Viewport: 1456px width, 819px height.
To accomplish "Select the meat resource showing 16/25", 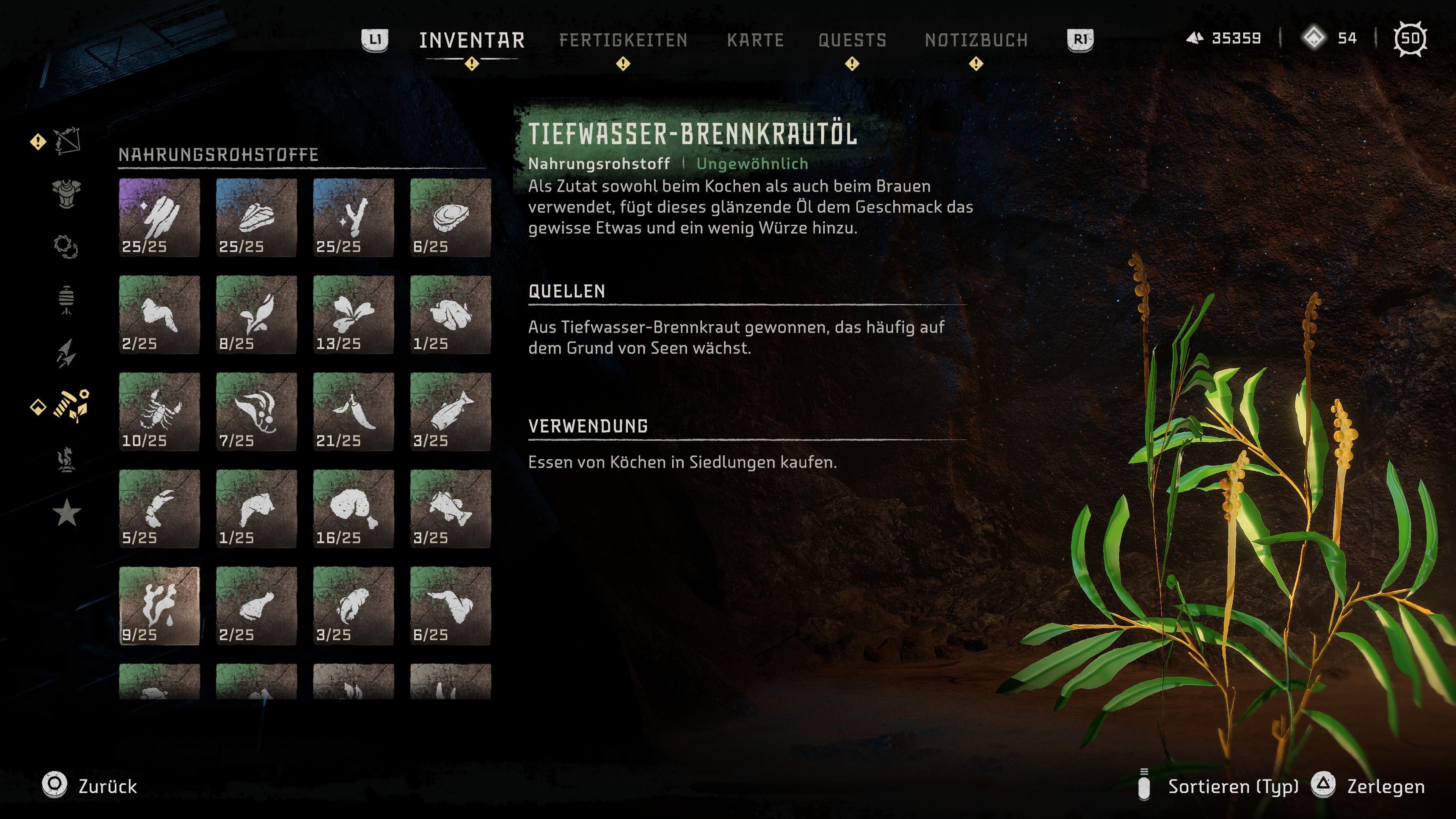I will [x=353, y=509].
